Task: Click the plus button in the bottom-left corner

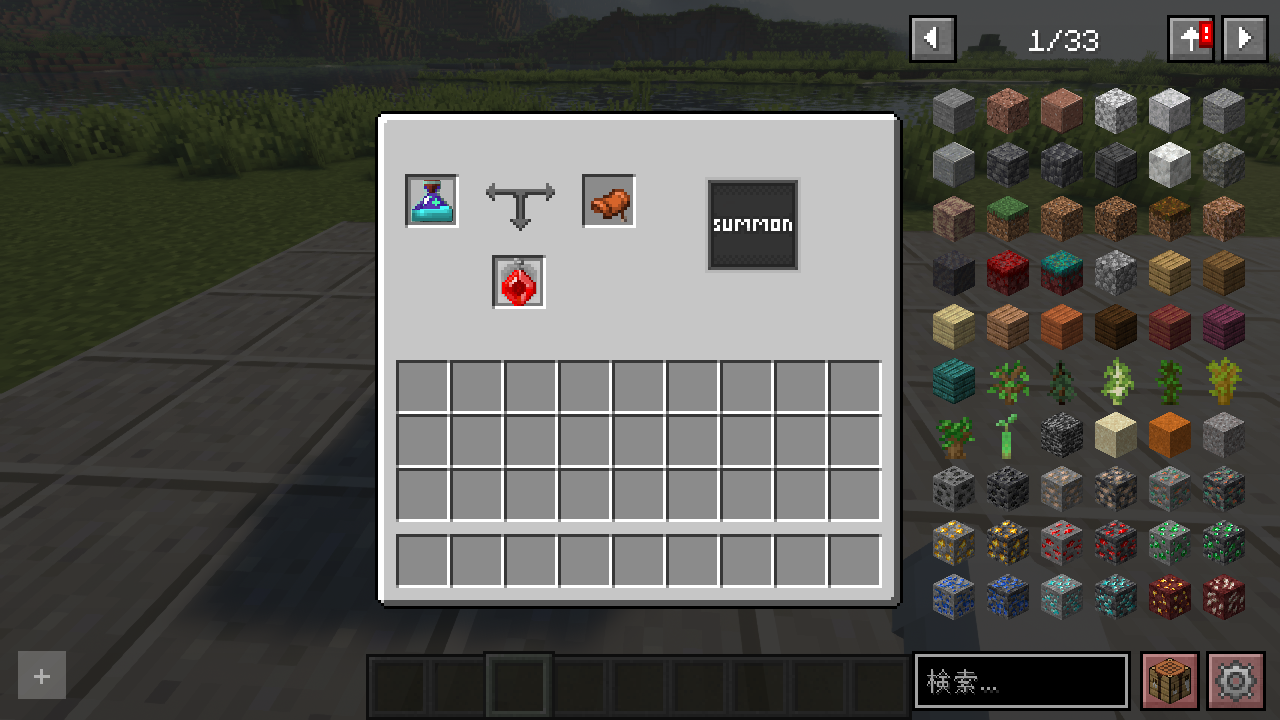Action: pos(41,675)
